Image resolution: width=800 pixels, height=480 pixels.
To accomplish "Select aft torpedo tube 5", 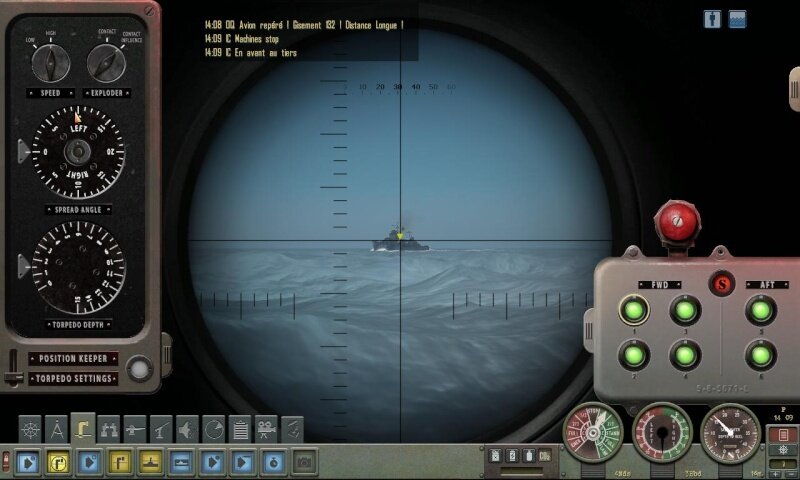I will [761, 310].
